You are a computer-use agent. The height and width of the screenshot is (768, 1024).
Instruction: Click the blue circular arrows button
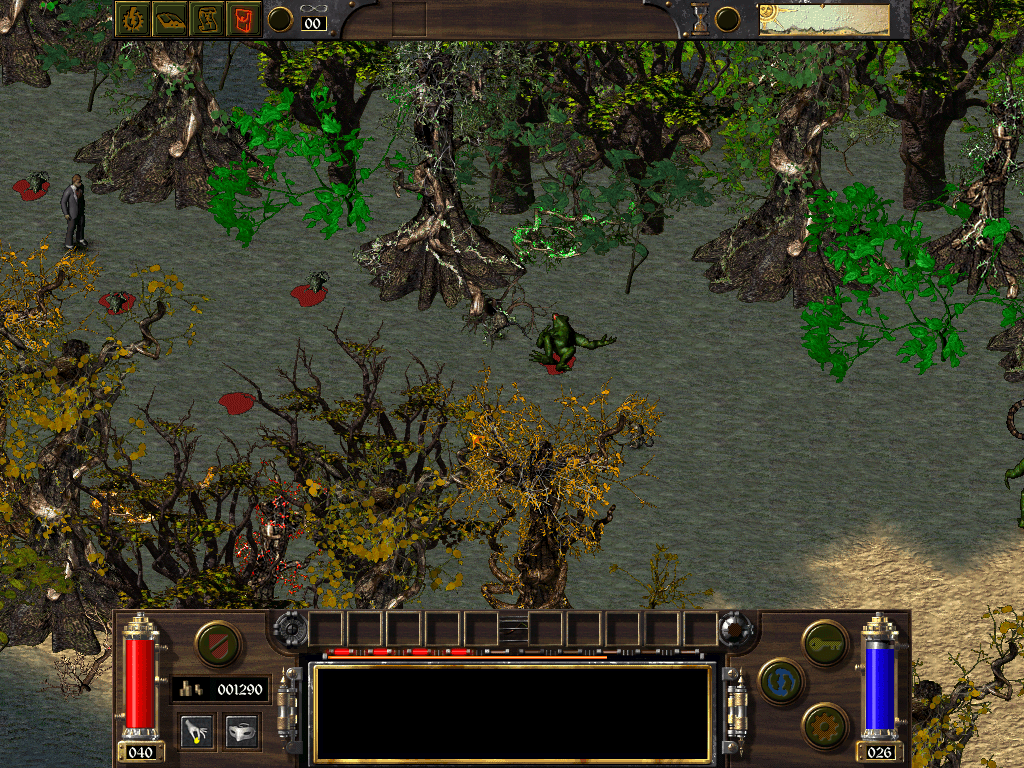click(781, 681)
